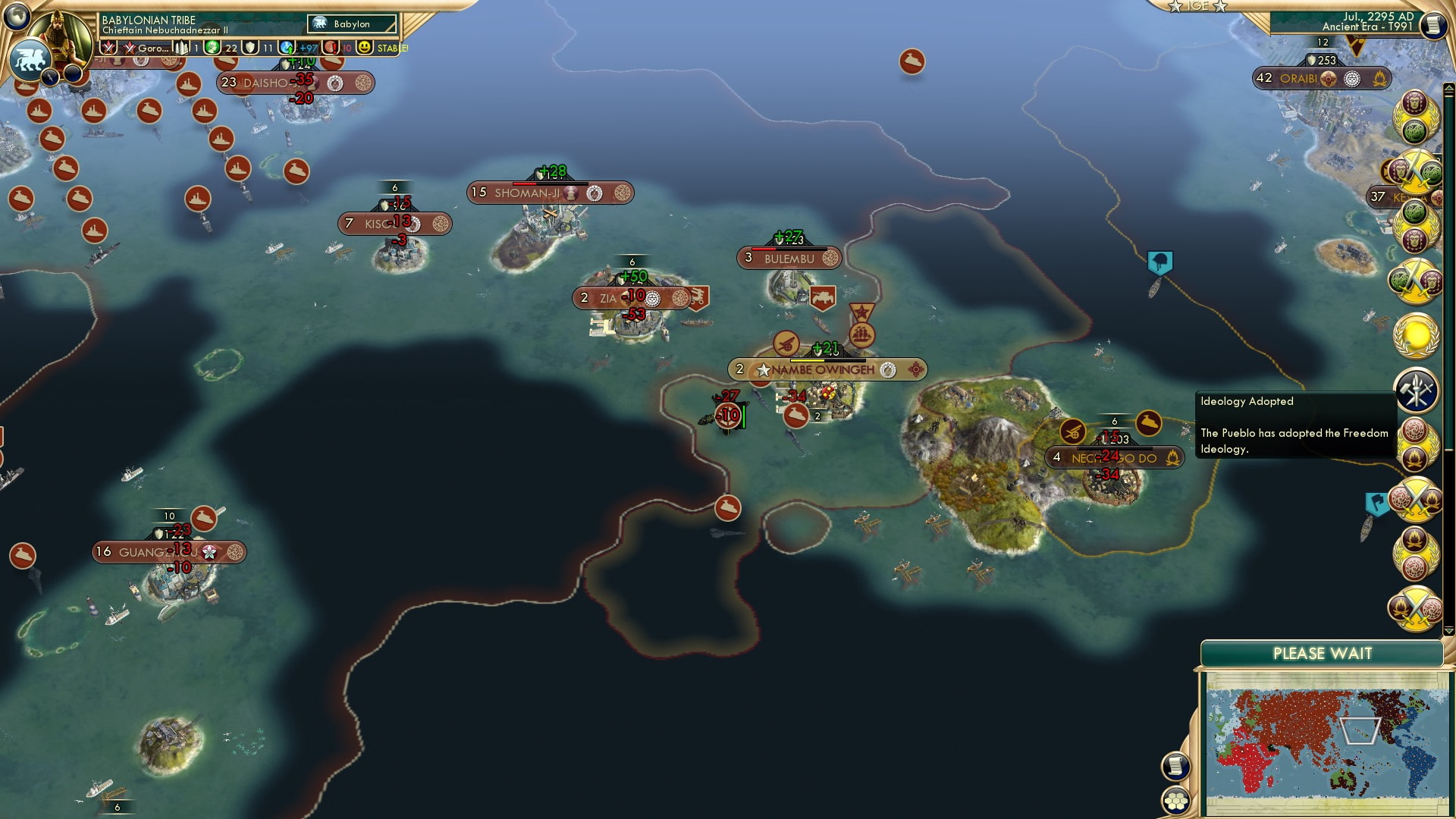Click Chieftain Nebuchadnezzar II's portrait
Image resolution: width=1456 pixels, height=819 pixels.
(59, 39)
